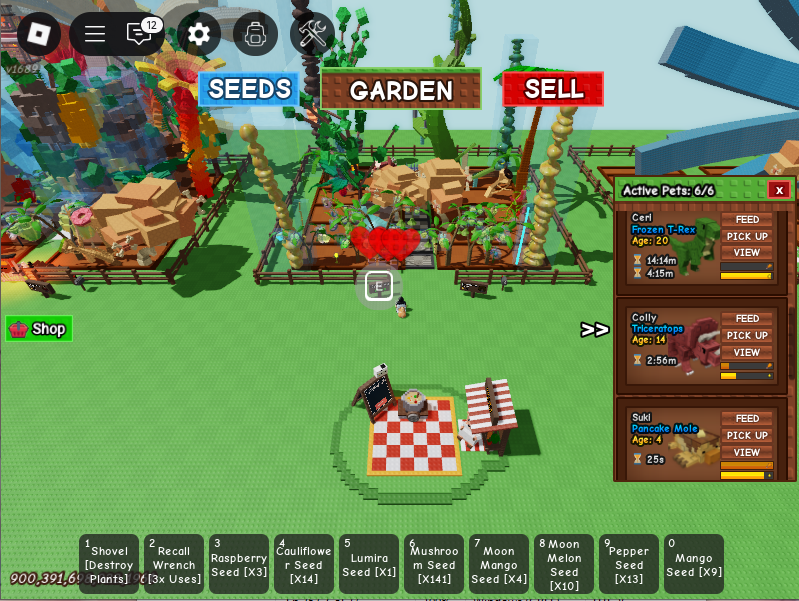Teleport using the SEEDS button
Viewport: 799px width, 601px height.
coord(249,89)
